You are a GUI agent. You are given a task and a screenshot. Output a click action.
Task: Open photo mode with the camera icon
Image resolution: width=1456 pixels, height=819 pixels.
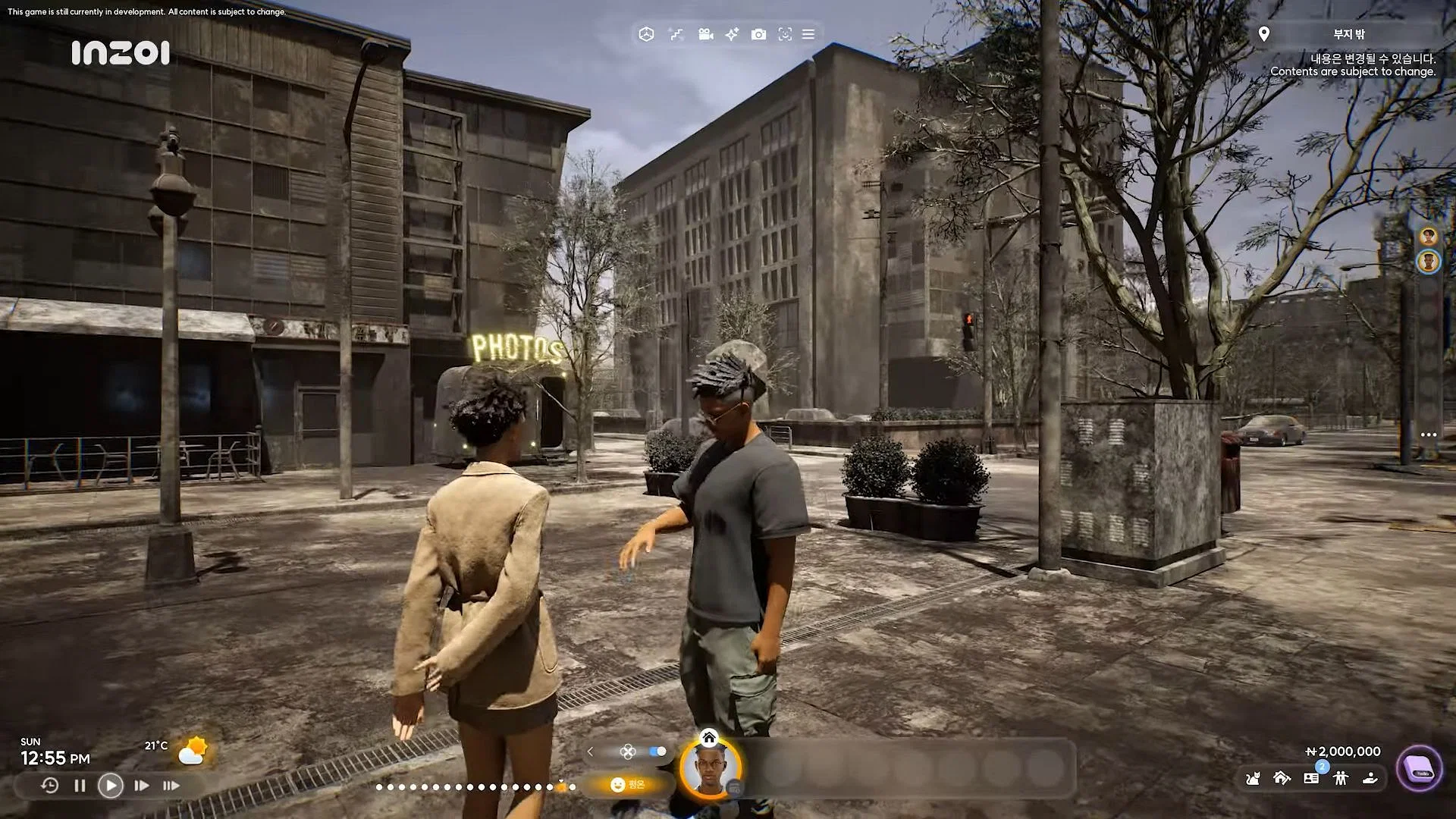click(758, 34)
